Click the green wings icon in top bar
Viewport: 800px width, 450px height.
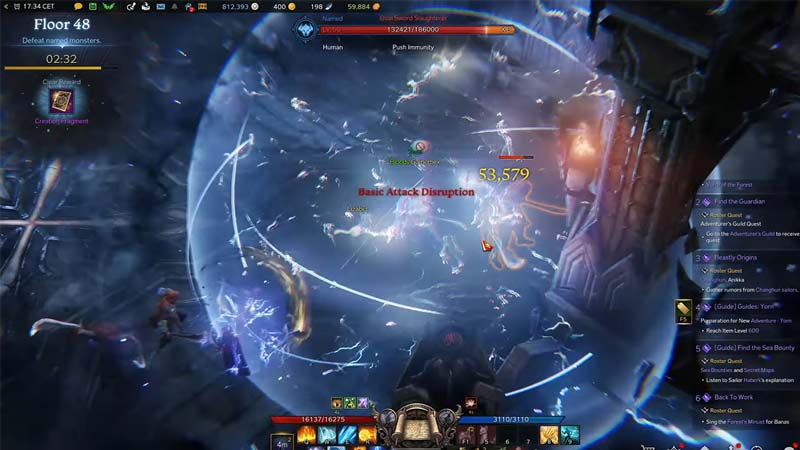108,7
